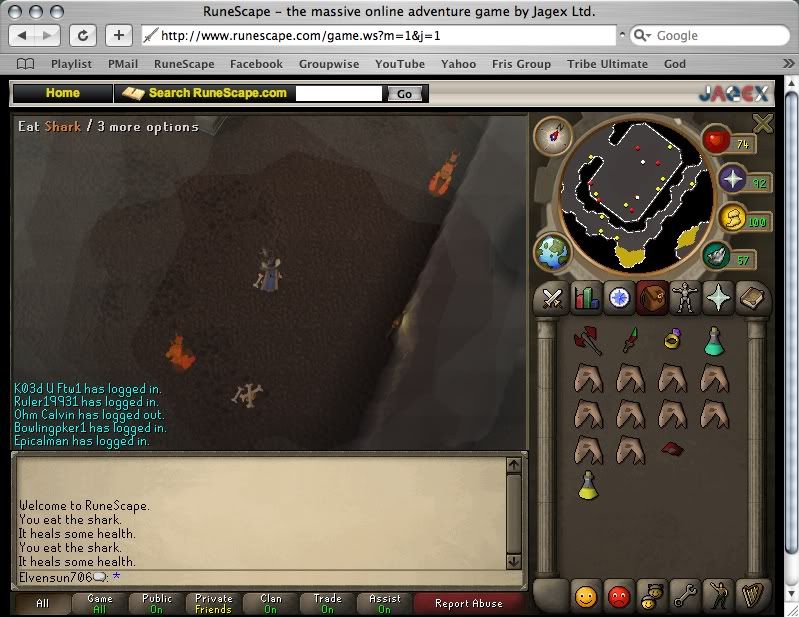Screen dimensions: 799x617
Task: Drink the yellow potion in inventory
Action: [588, 486]
